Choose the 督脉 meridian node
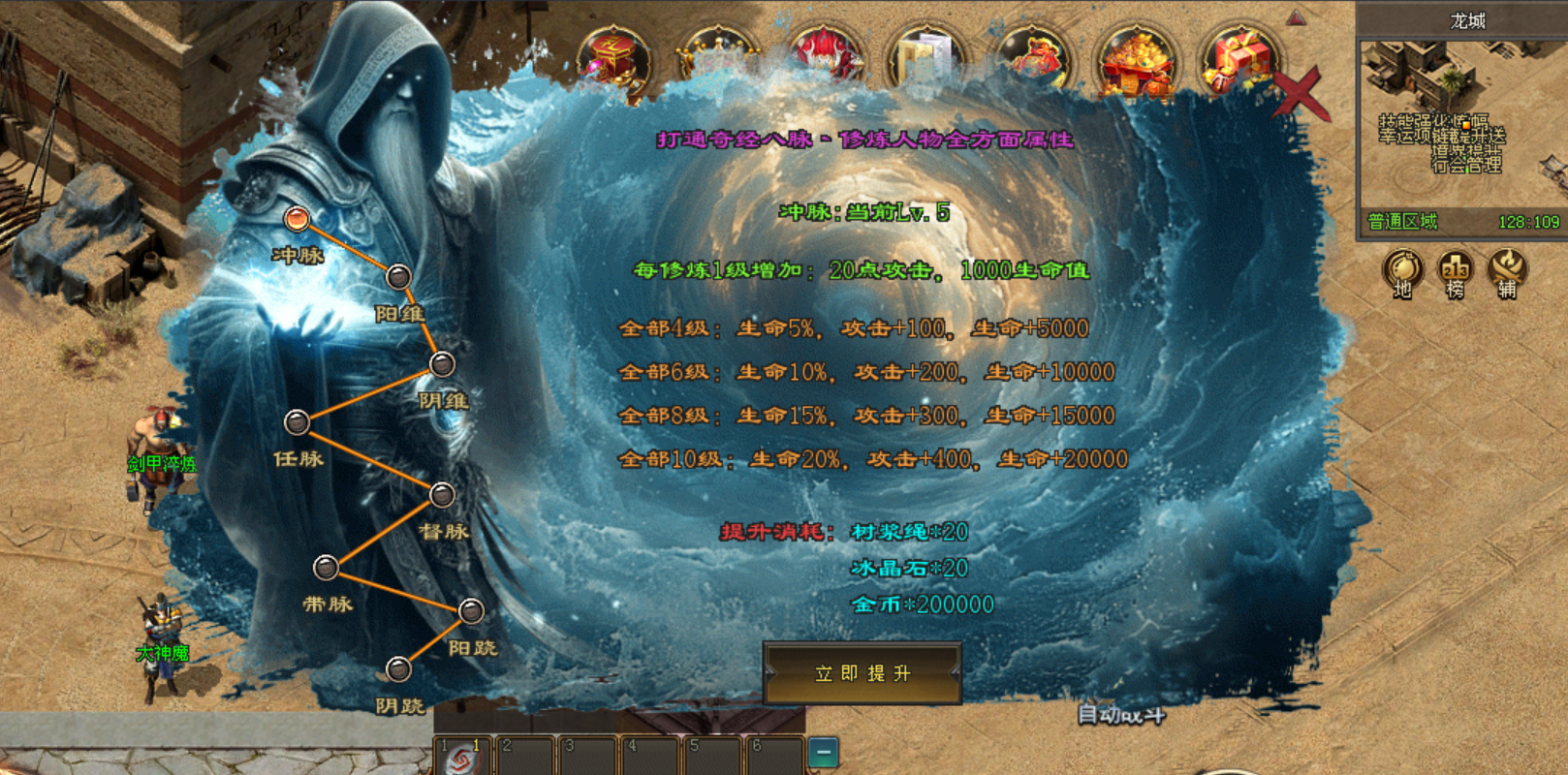Screen dimensions: 1568x775 click(442, 495)
